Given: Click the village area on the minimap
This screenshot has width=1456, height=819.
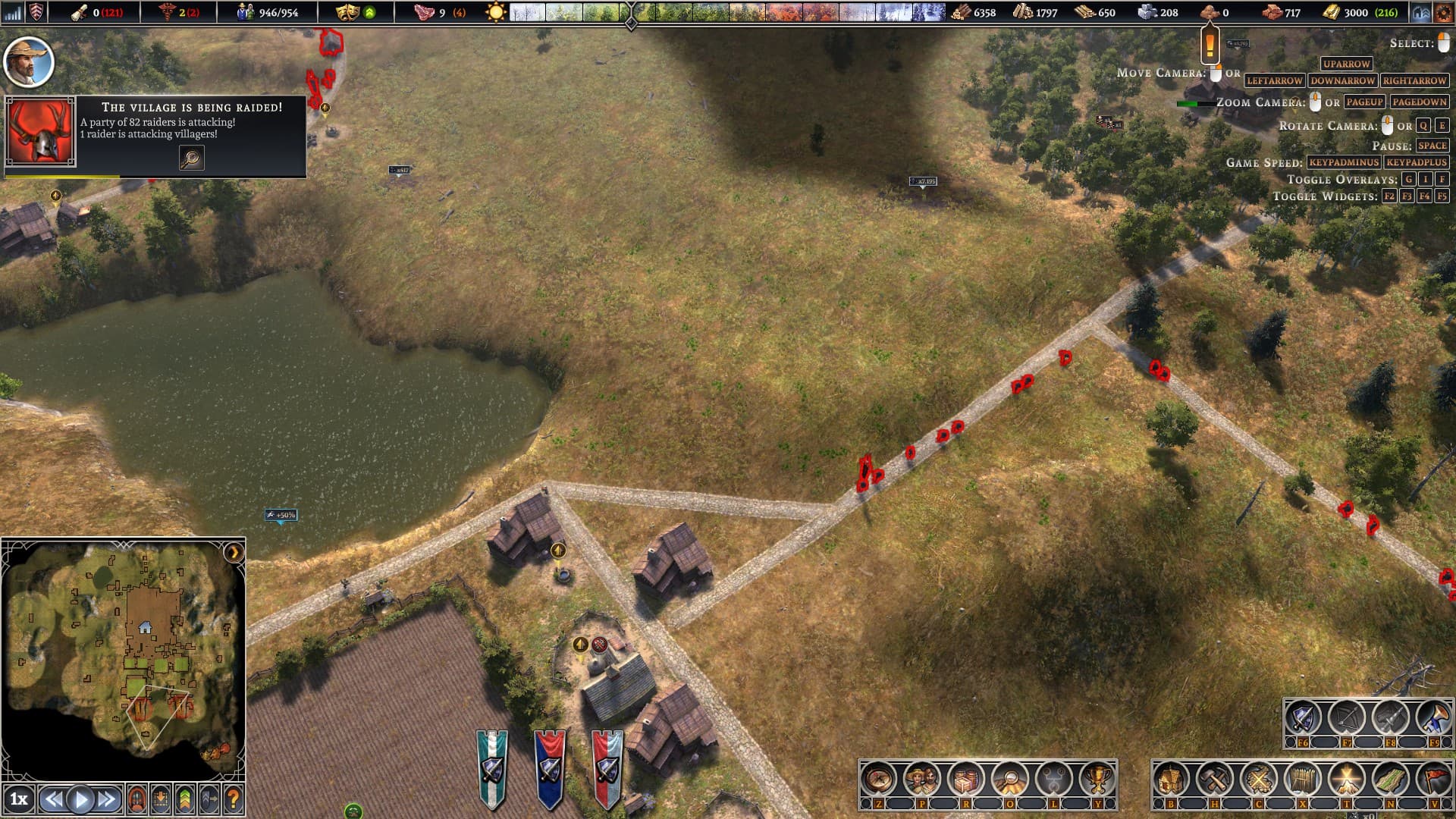Looking at the screenshot, I should (x=144, y=626).
